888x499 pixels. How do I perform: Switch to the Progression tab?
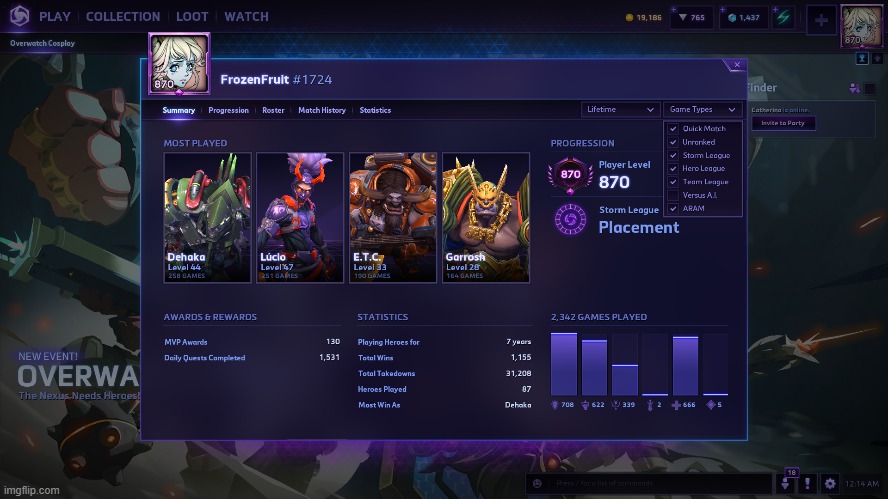coord(228,110)
